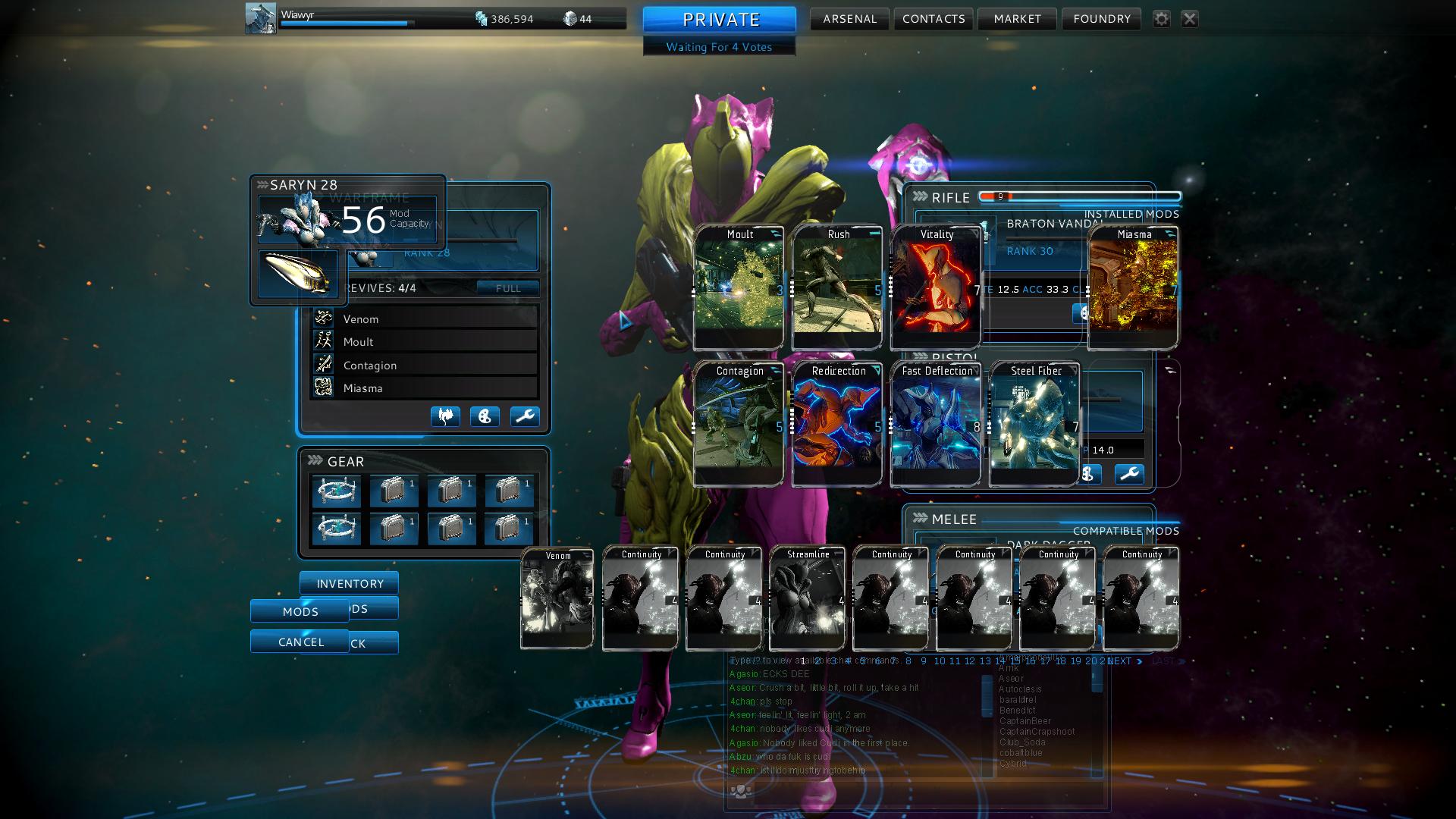1456x819 pixels.
Task: Select the installed Moult mod card
Action: click(739, 288)
